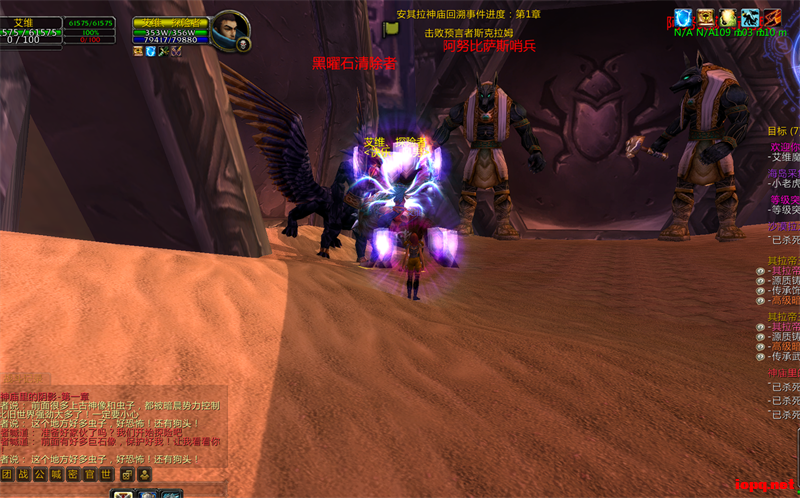Select the 团 raid chat channel button
This screenshot has width=800, height=498.
tap(8, 474)
